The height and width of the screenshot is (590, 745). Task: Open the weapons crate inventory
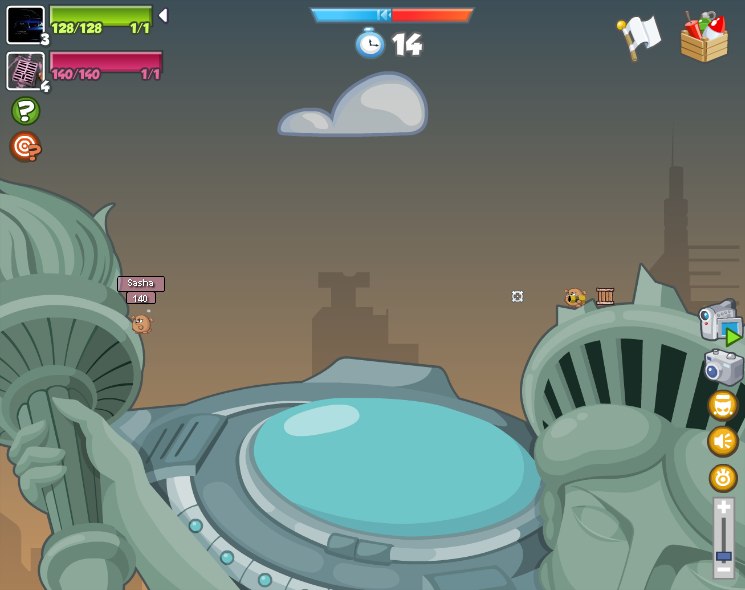[x=704, y=37]
